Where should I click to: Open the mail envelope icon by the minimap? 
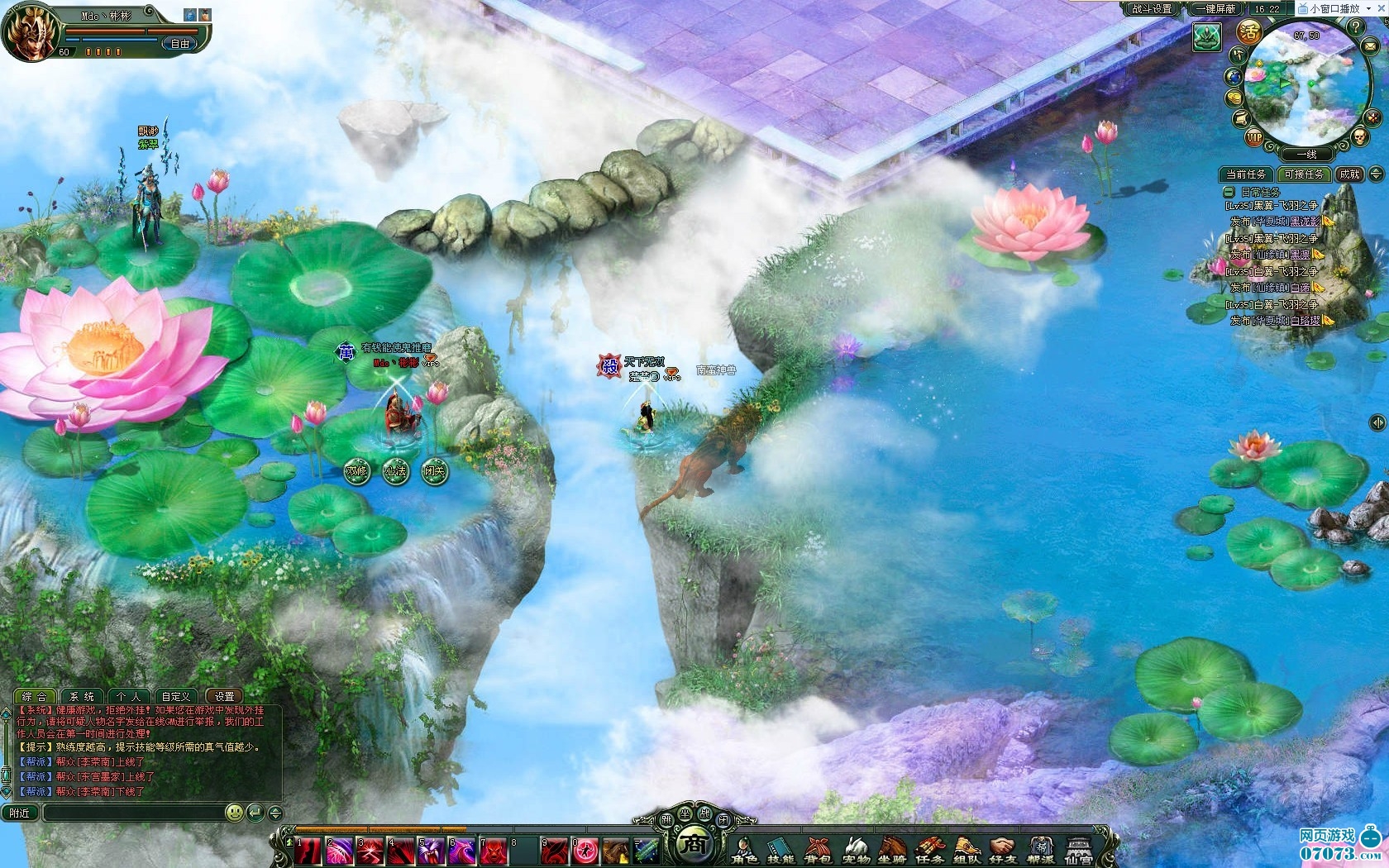tap(1368, 48)
